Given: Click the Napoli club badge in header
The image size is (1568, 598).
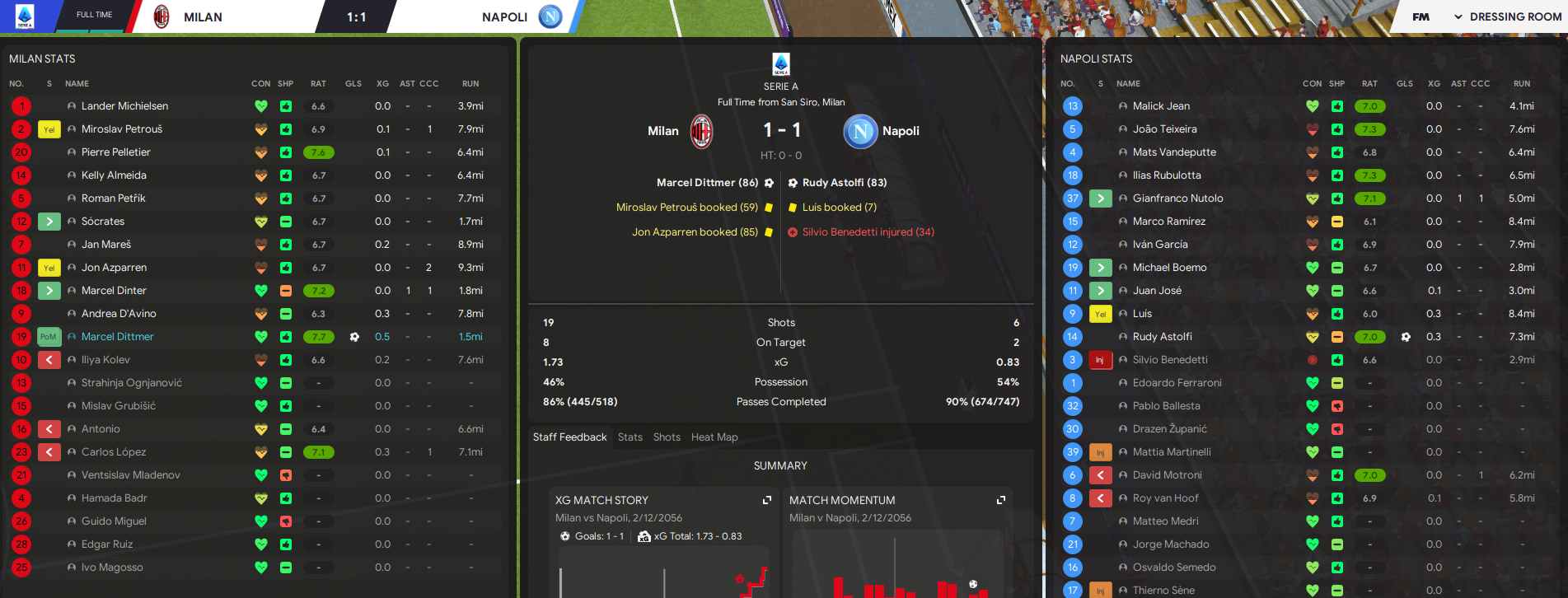Looking at the screenshot, I should (x=550, y=16).
